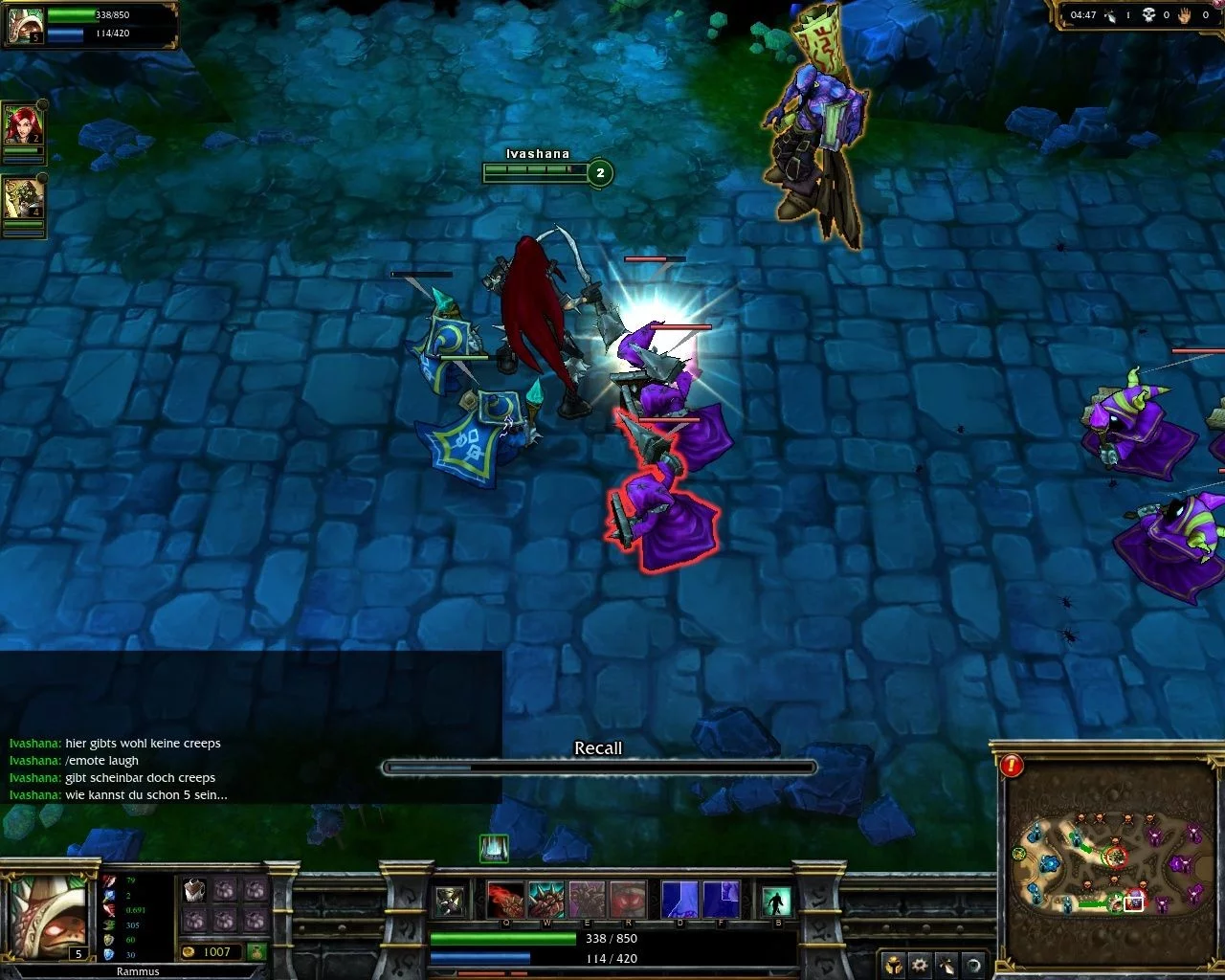Click the Rammus champion portrait at bottom left

click(x=48, y=916)
